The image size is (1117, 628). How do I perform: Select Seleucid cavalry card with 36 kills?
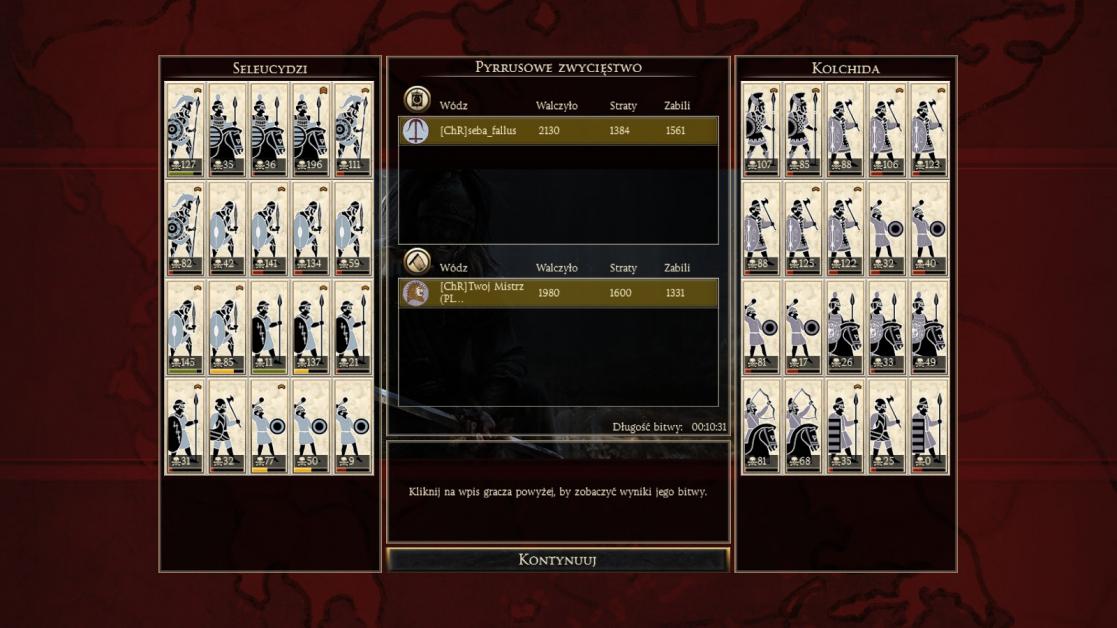click(269, 128)
